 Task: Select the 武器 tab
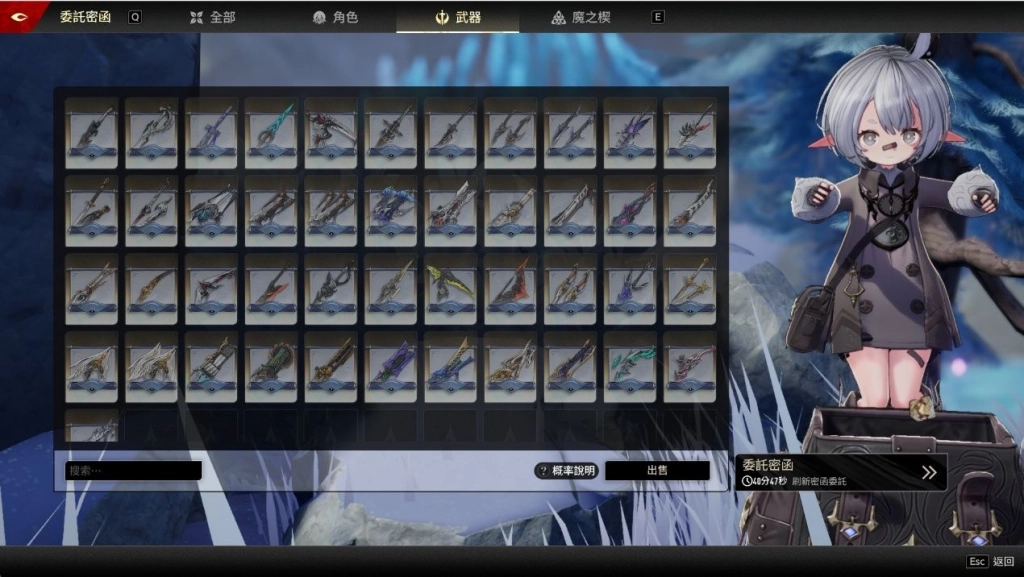click(x=457, y=17)
